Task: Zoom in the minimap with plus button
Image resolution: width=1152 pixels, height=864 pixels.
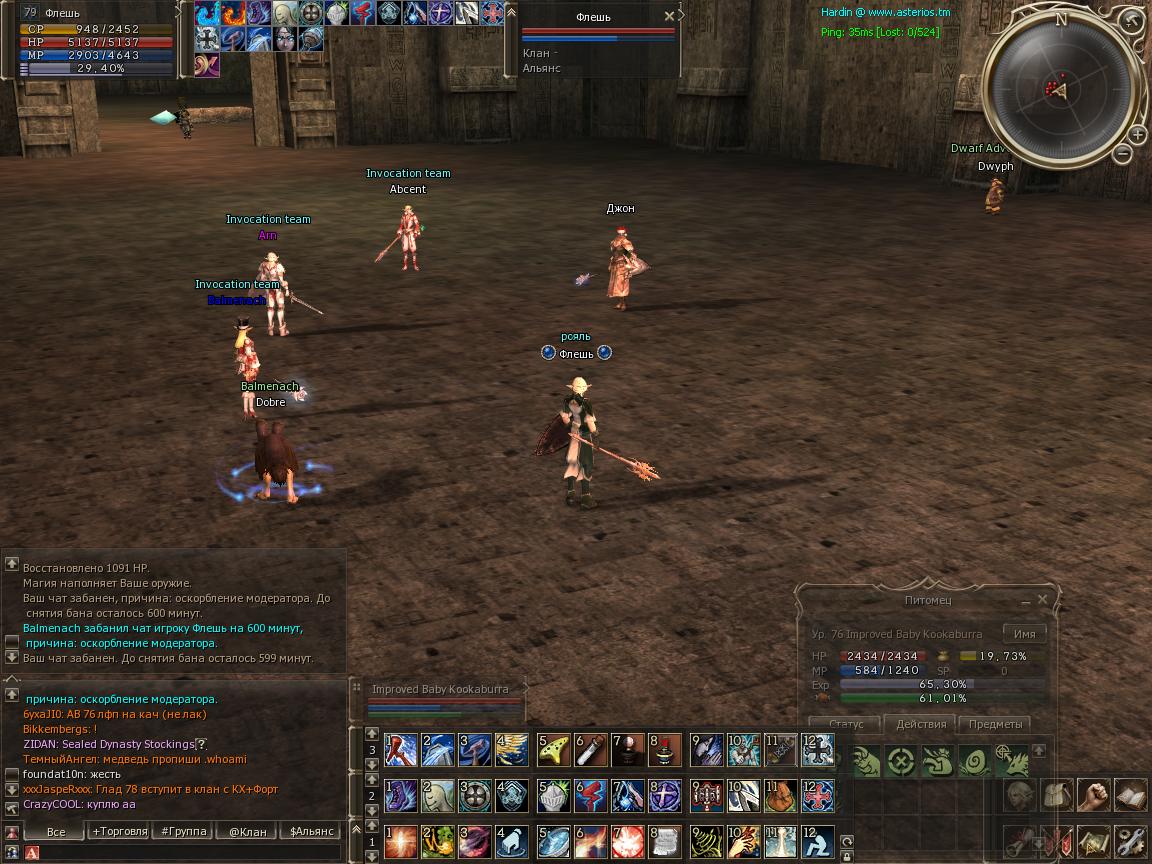Action: coord(1137,134)
